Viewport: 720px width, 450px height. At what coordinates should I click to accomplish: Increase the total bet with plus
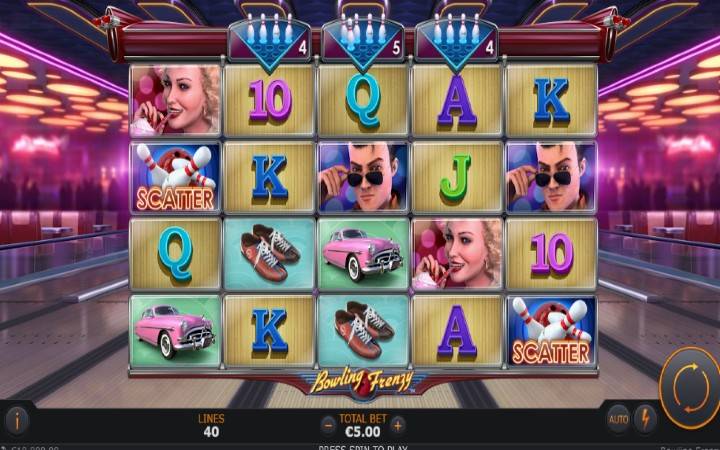click(398, 424)
